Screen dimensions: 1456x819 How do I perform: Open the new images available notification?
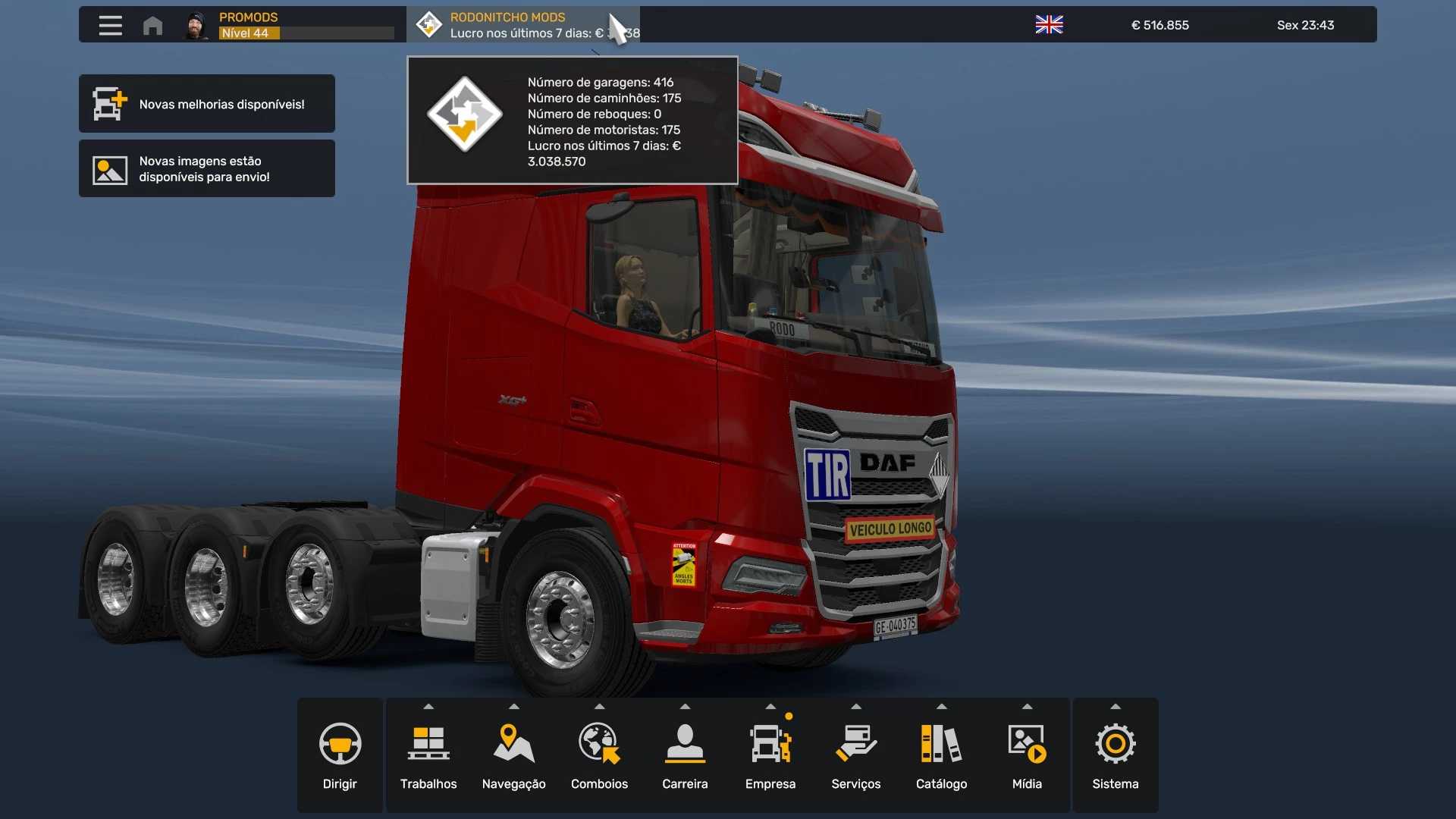pyautogui.click(x=206, y=168)
